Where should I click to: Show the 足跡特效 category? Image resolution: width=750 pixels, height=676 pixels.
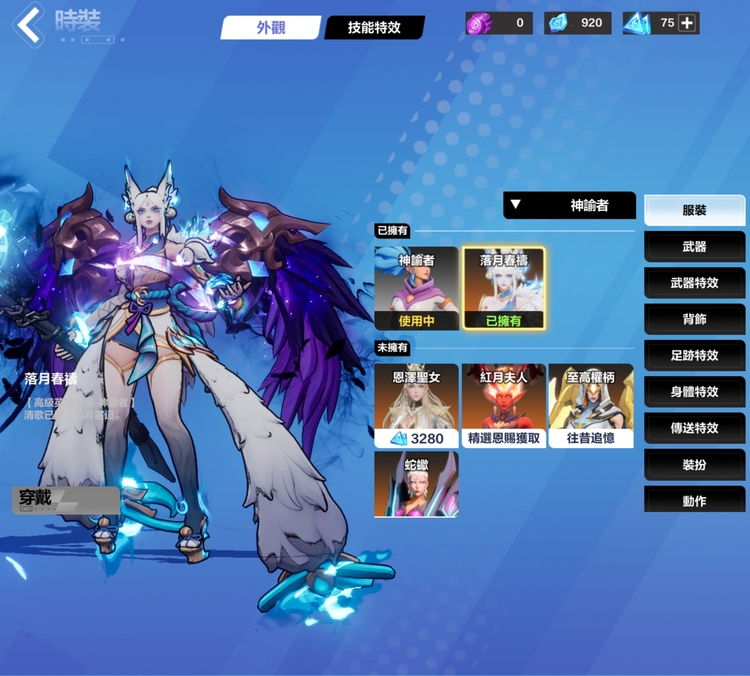coord(694,355)
